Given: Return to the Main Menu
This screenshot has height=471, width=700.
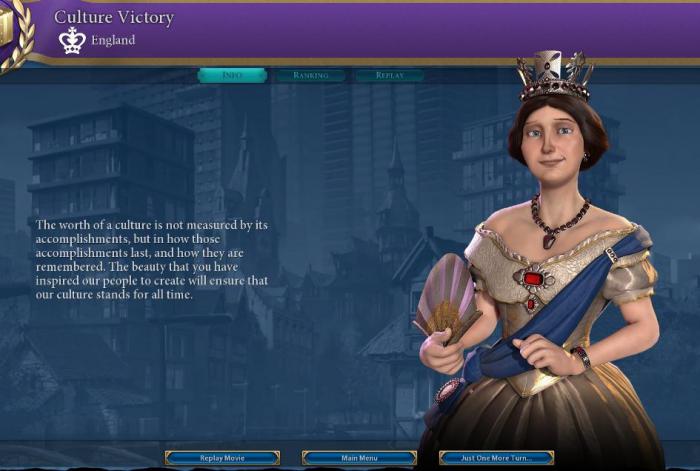Looking at the screenshot, I should tap(359, 458).
